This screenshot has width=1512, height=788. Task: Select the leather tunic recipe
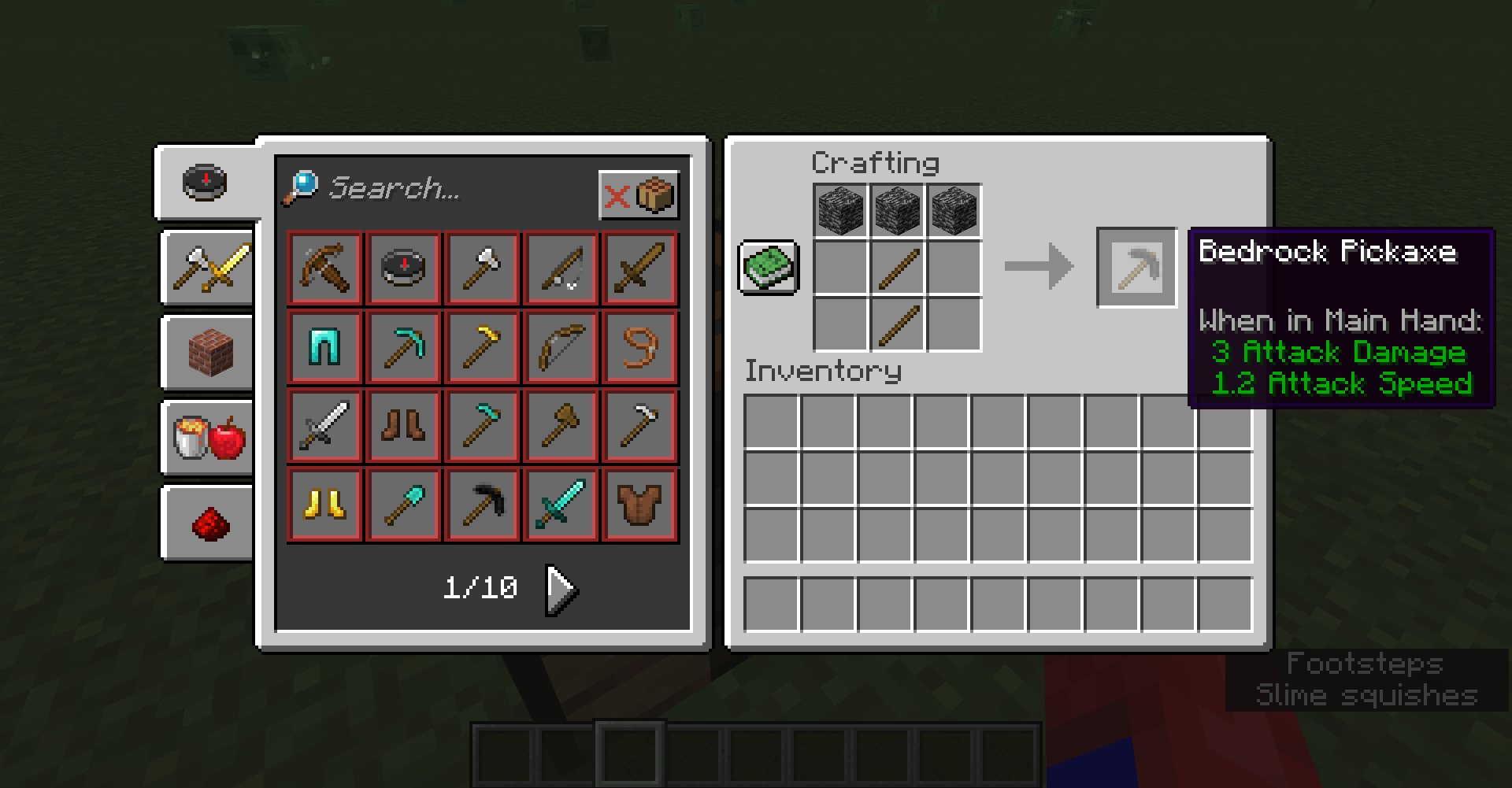click(639, 505)
